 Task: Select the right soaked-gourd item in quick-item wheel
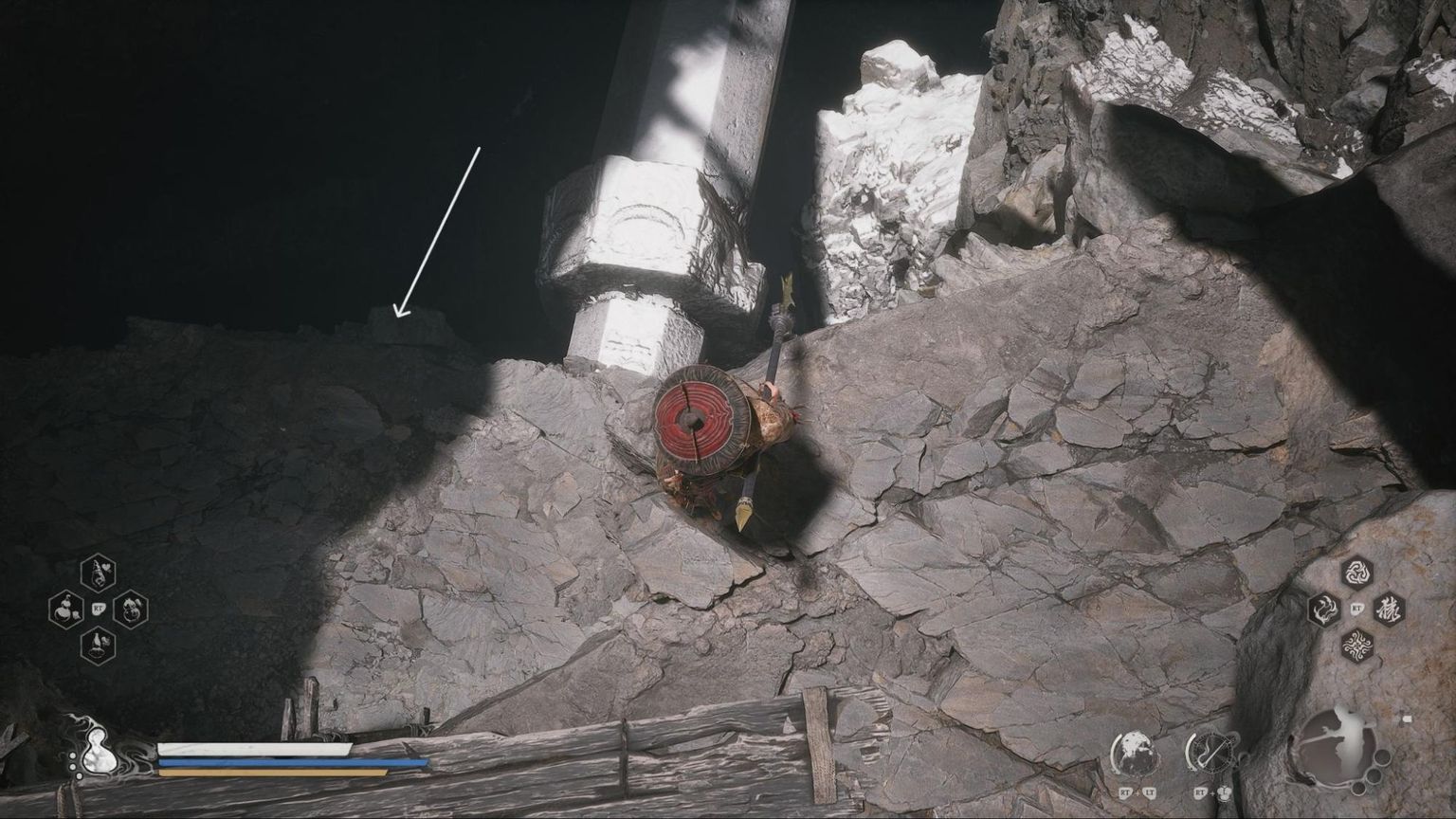(131, 610)
